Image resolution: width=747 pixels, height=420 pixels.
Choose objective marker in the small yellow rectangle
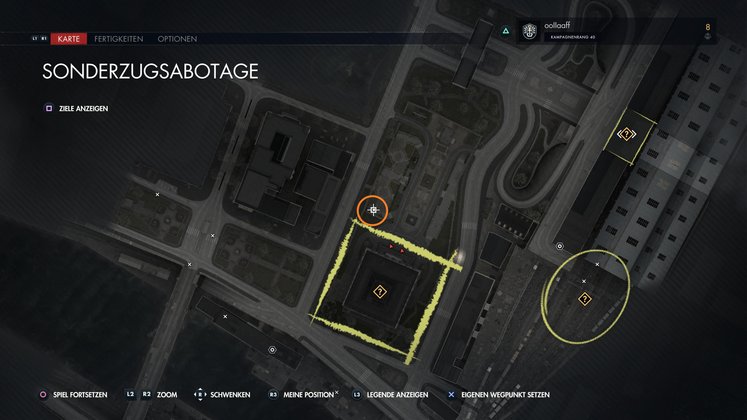pos(627,134)
